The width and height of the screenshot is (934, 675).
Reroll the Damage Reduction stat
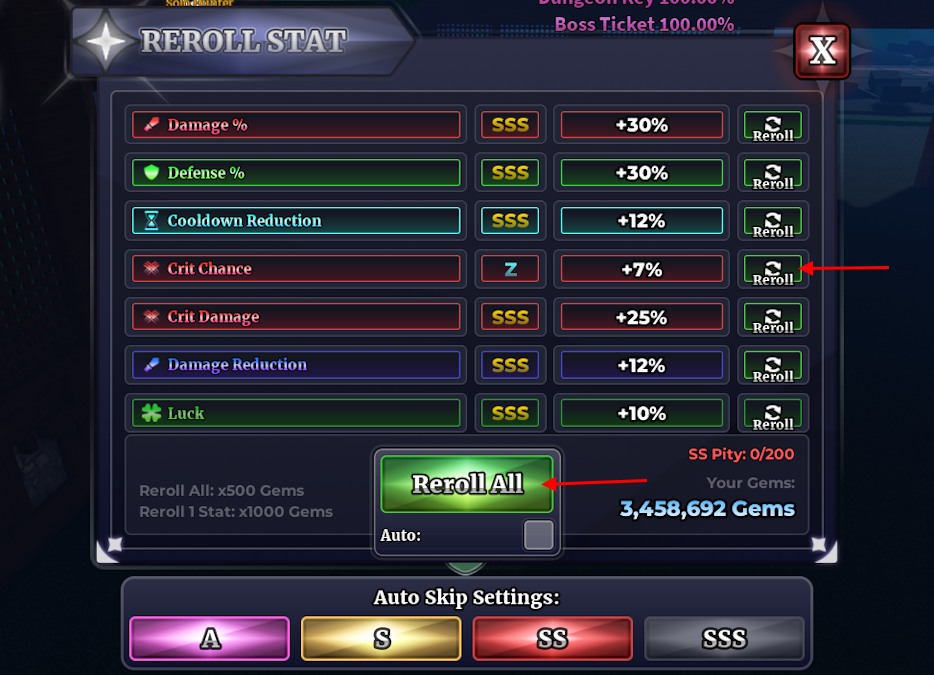[773, 365]
